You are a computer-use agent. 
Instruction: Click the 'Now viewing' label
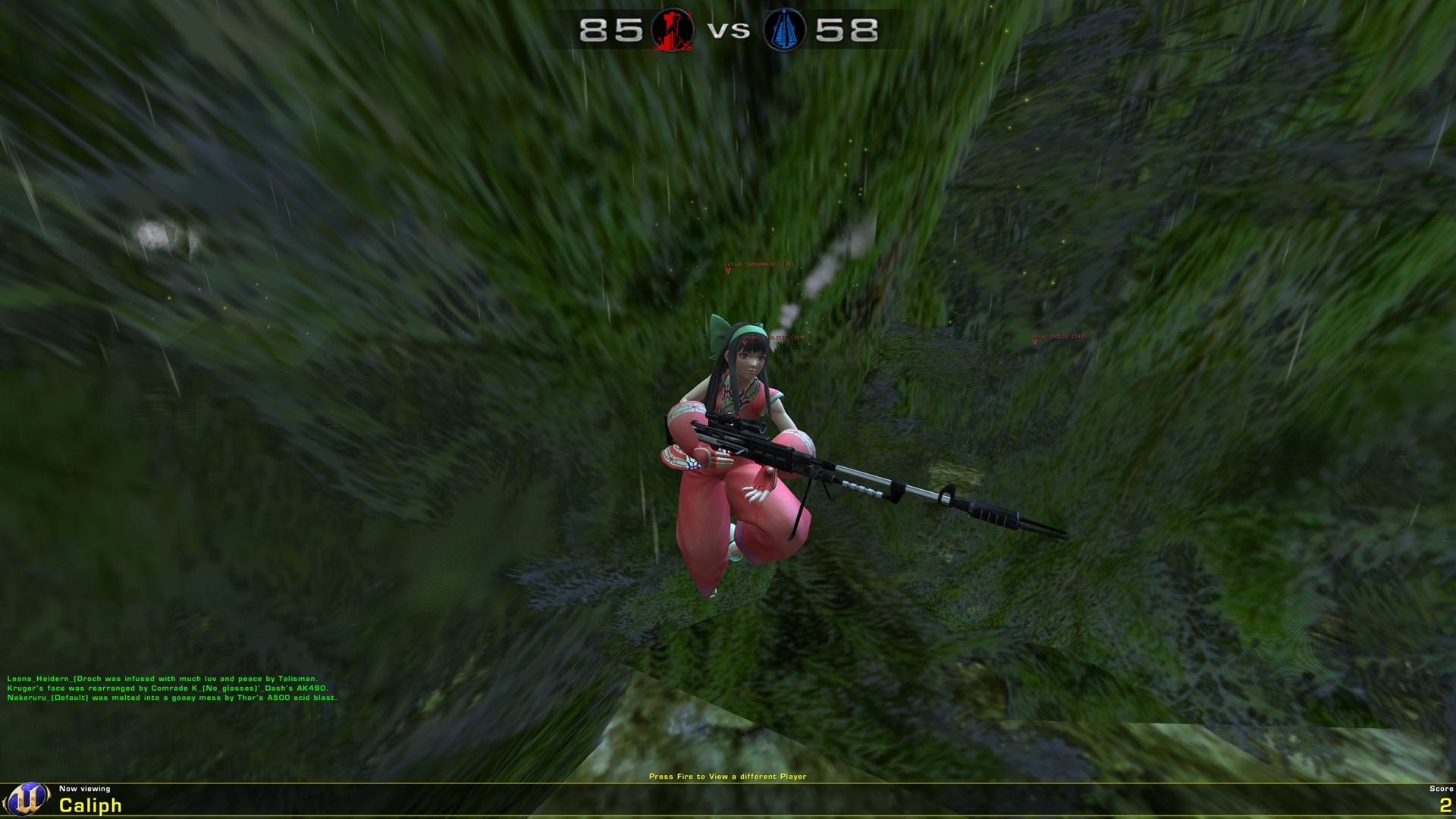coord(83,789)
